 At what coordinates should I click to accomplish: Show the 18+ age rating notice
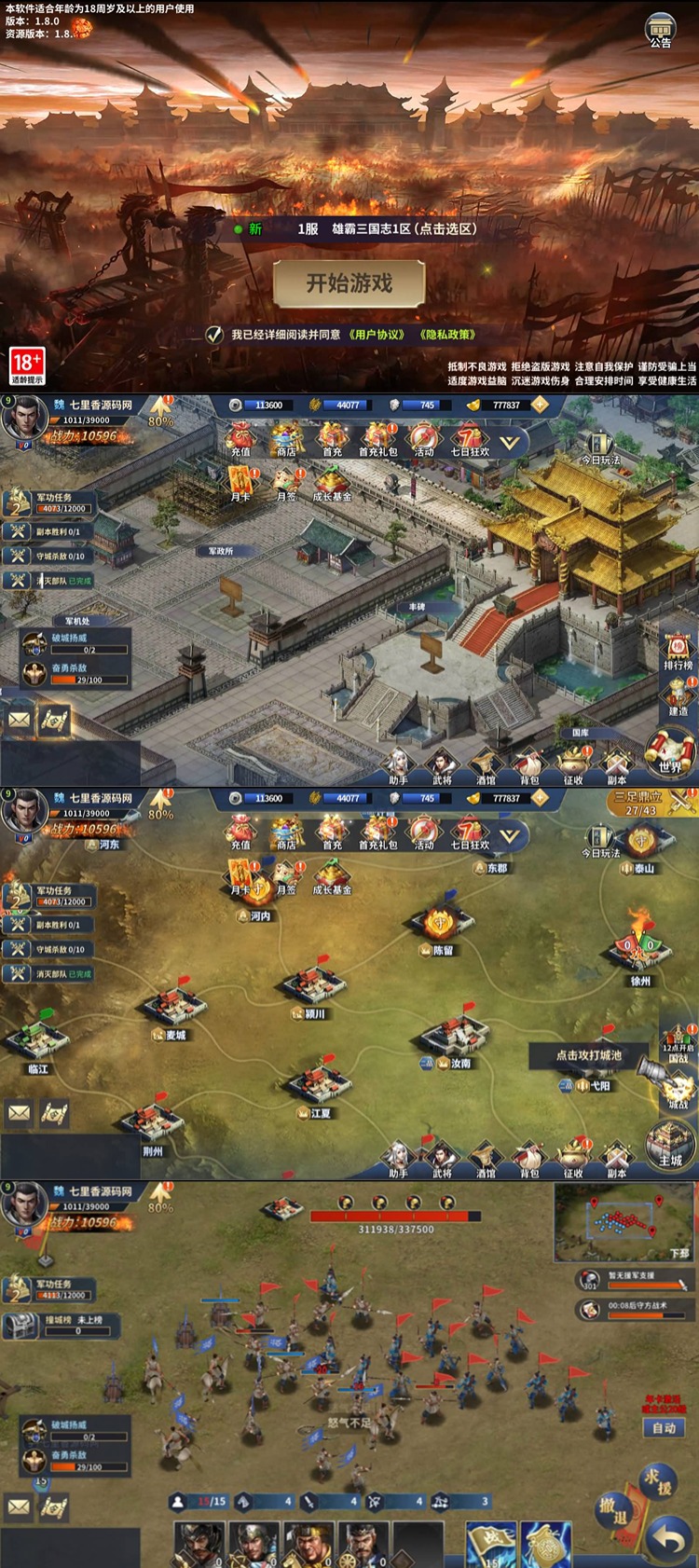coord(27,365)
